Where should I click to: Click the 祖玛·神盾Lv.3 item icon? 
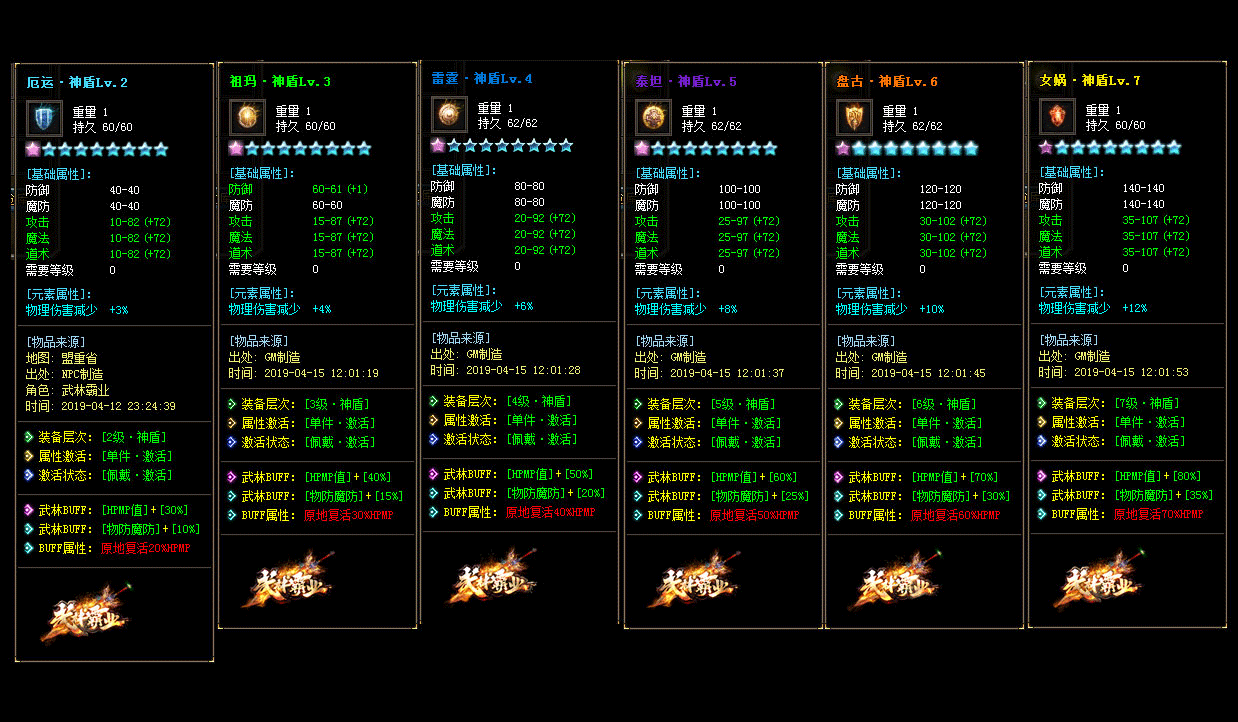click(x=247, y=117)
